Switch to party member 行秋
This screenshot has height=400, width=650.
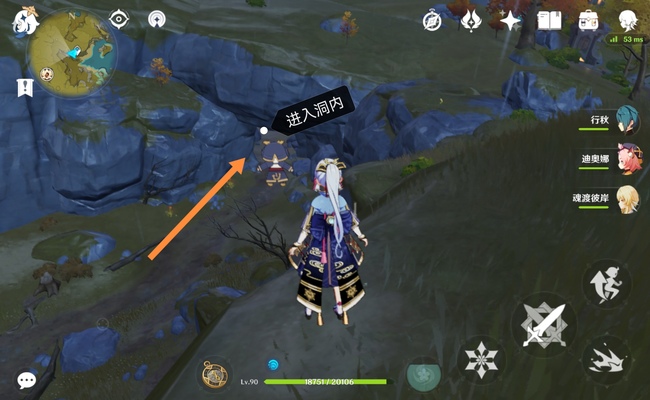coord(627,121)
